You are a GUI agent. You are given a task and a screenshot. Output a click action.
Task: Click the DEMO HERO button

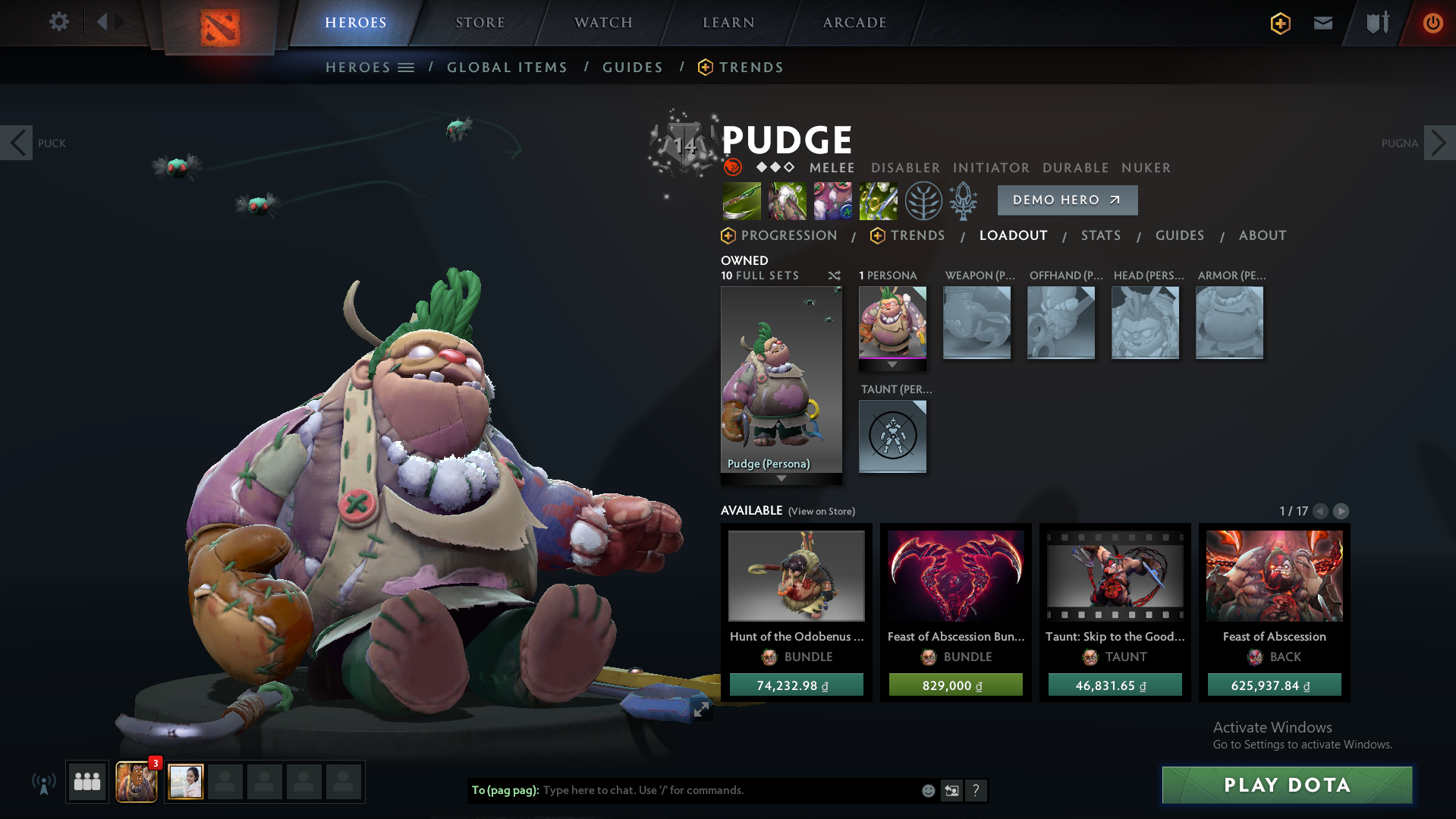[1067, 200]
